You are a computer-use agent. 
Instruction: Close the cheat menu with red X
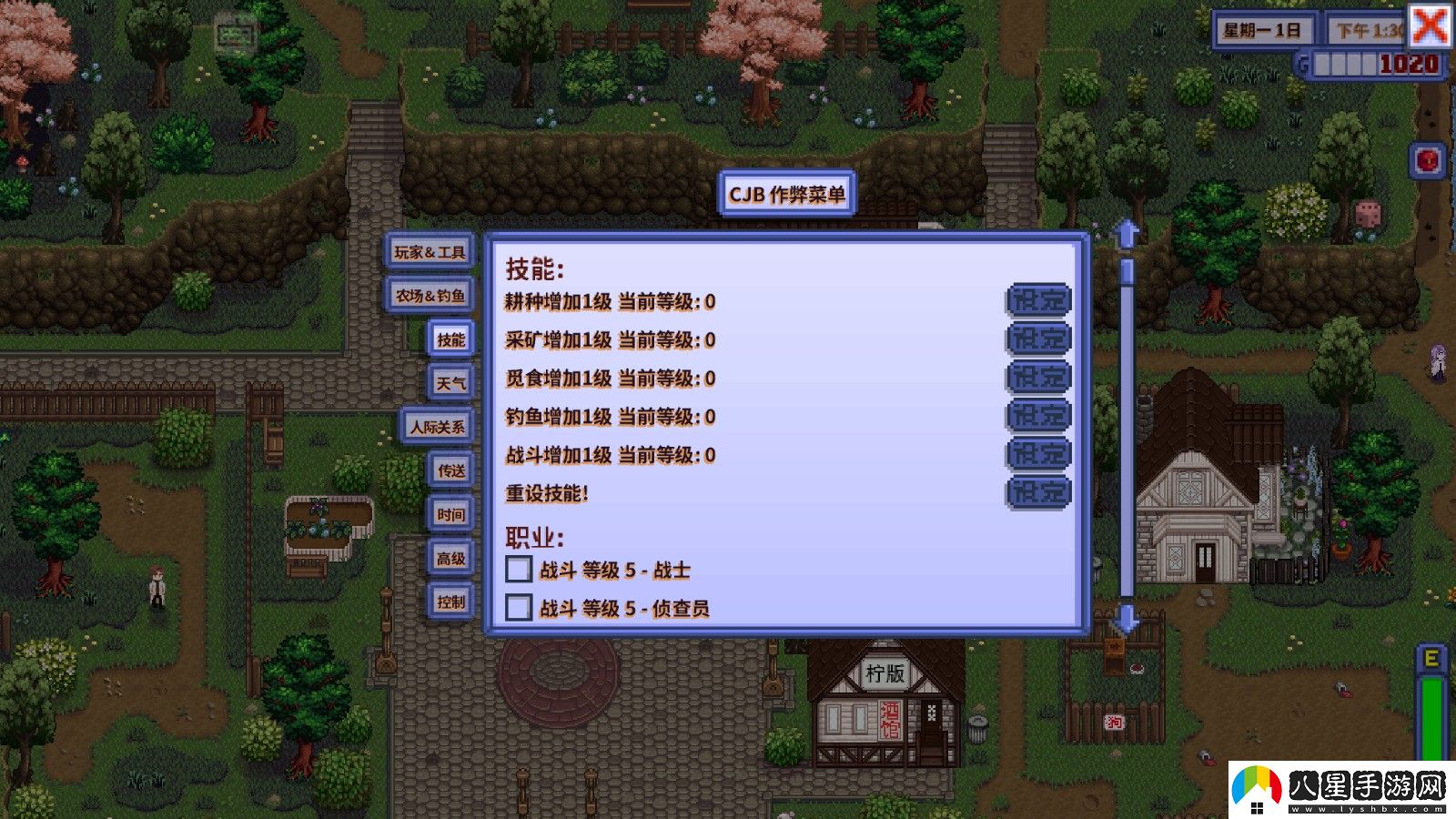click(1430, 25)
